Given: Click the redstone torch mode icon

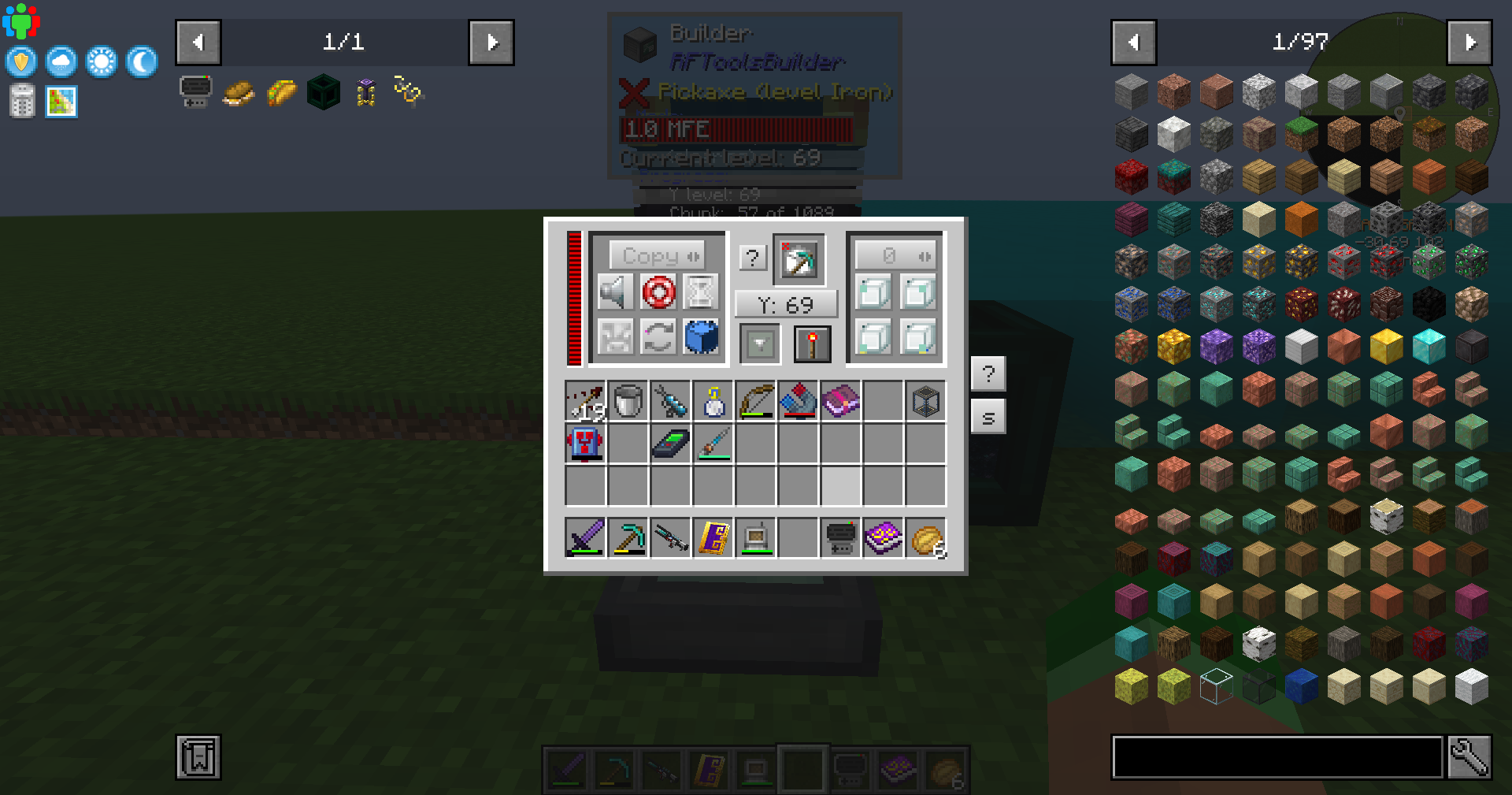Looking at the screenshot, I should 811,344.
